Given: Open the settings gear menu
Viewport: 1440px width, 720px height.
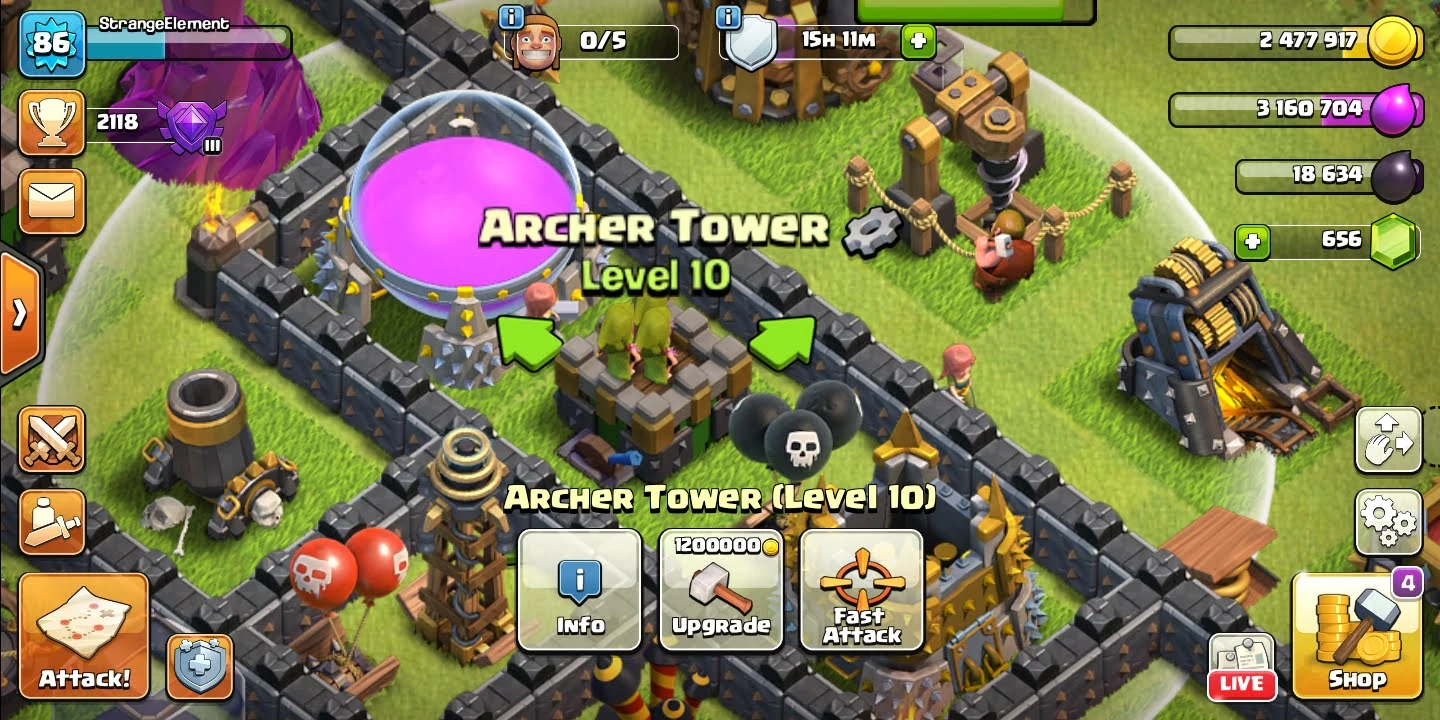Looking at the screenshot, I should tap(1389, 522).
